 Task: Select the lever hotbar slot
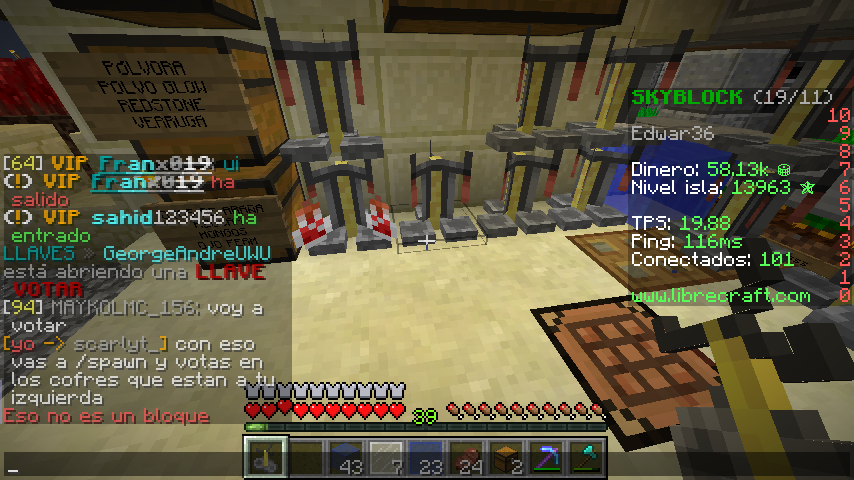point(267,459)
